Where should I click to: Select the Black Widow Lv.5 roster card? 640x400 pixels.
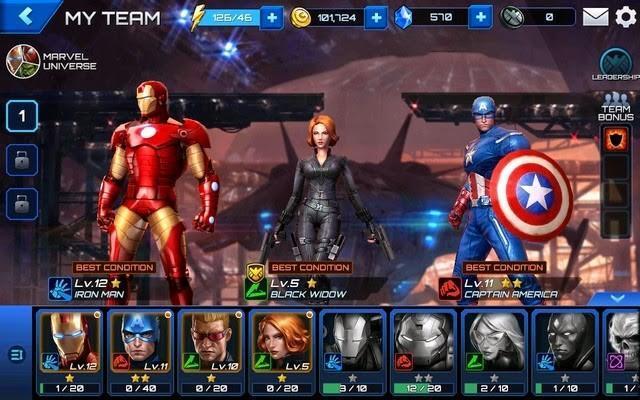click(x=281, y=350)
